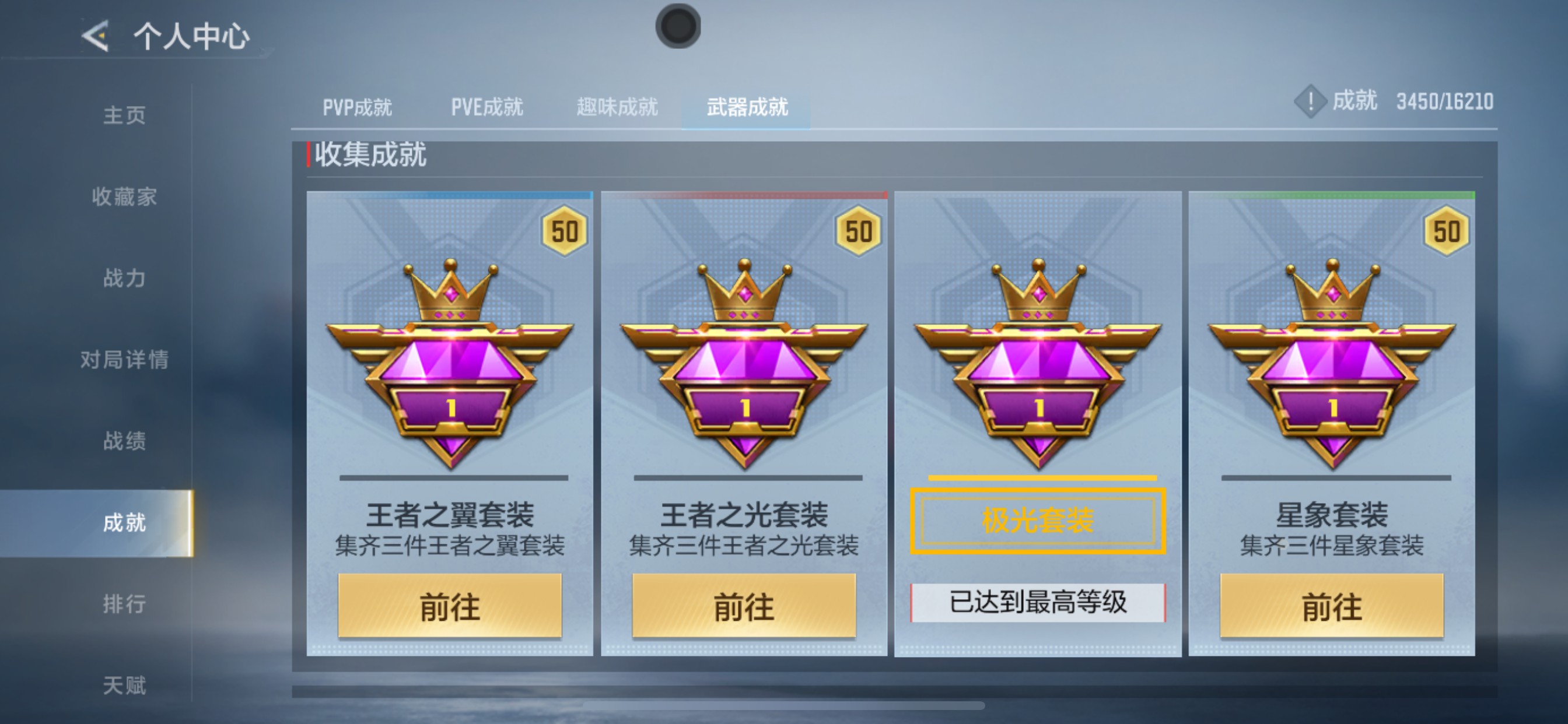Click 前往 under 星象套装
This screenshot has width=1568, height=724.
click(1332, 607)
